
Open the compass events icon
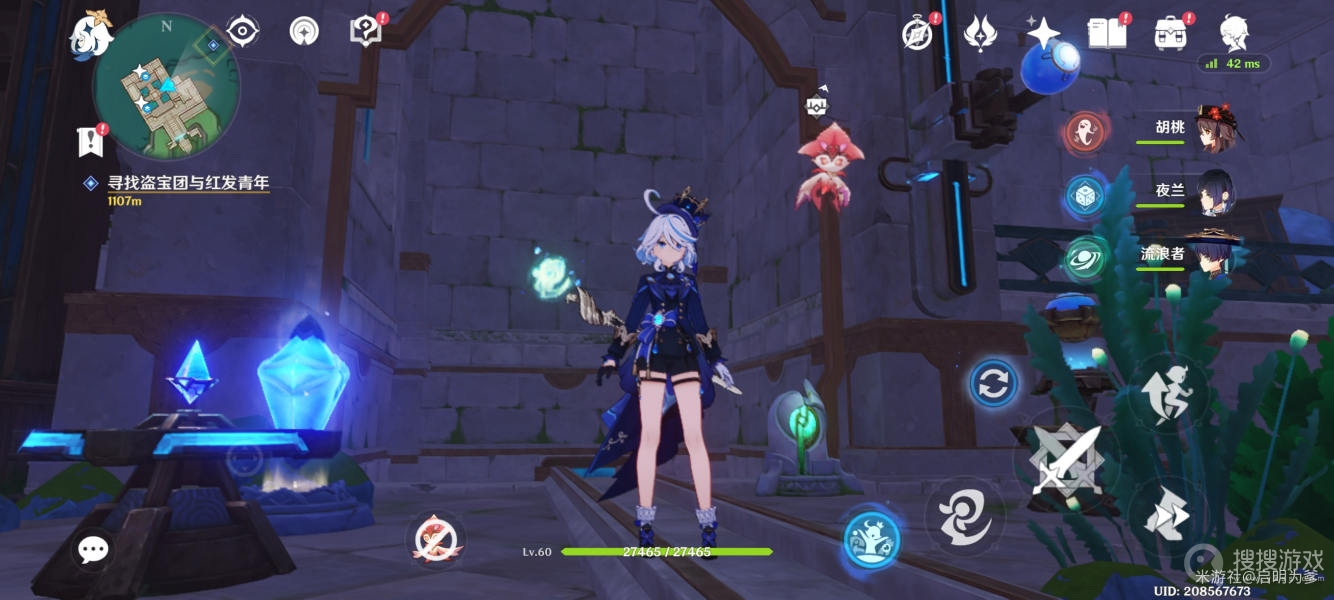tap(917, 34)
